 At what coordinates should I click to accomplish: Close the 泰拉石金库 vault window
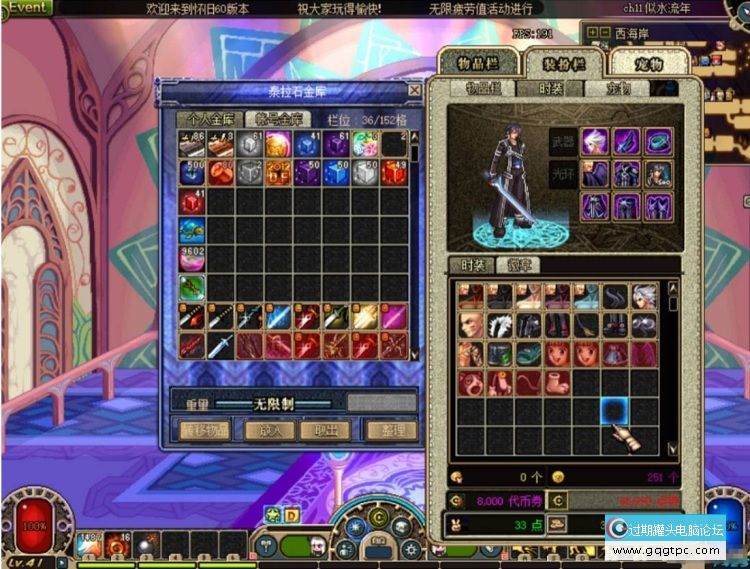click(x=414, y=90)
